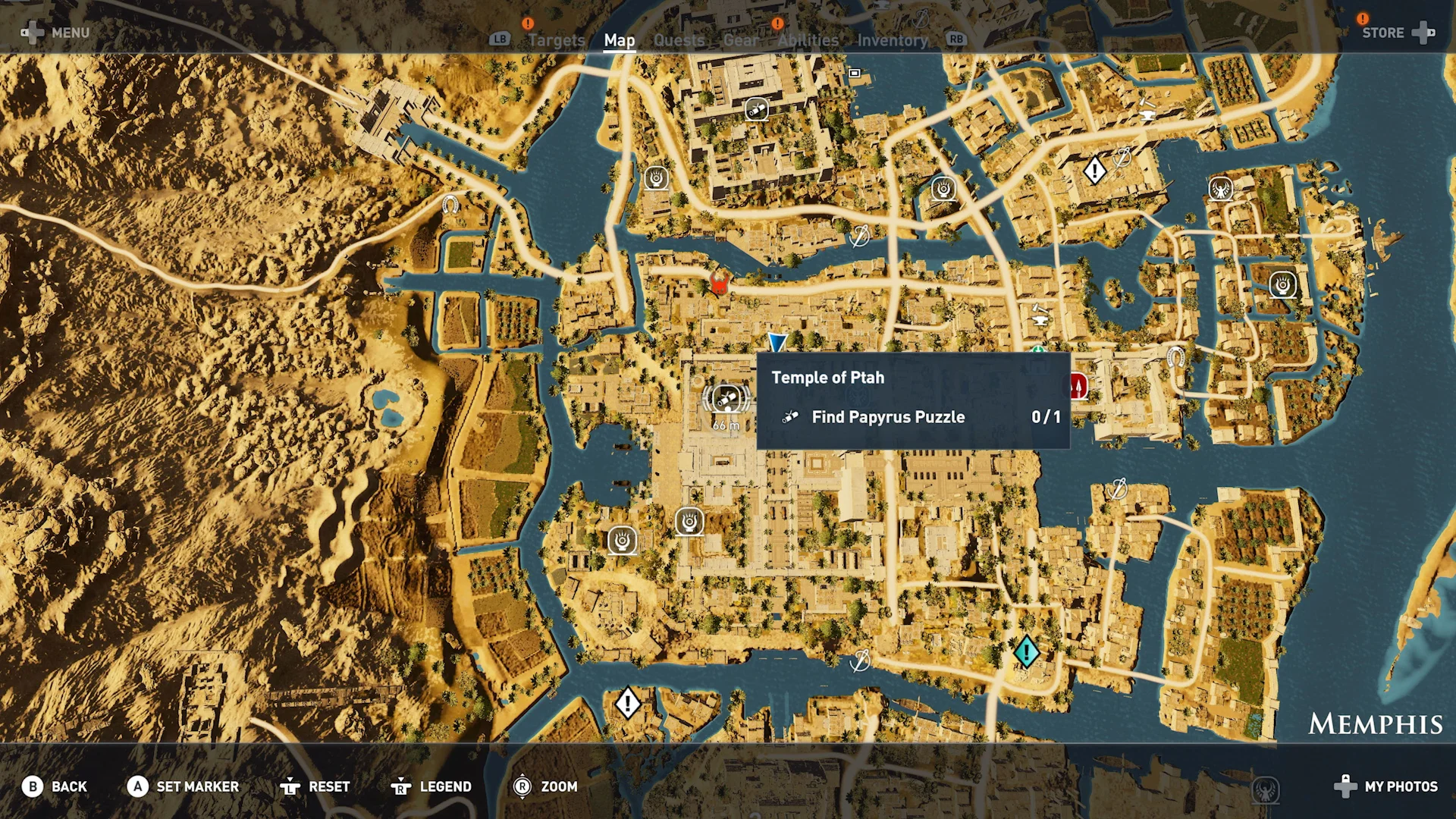1456x819 pixels.
Task: Go to the Gear tab
Action: (x=741, y=40)
